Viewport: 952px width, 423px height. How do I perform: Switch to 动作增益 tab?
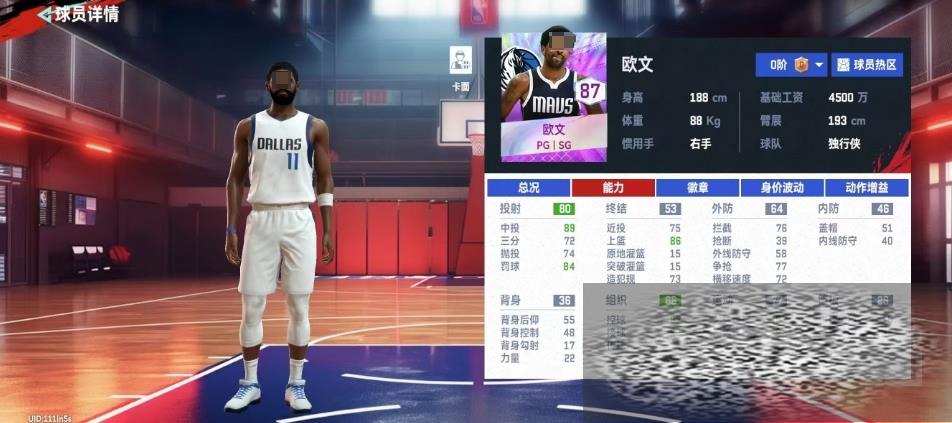[867, 188]
